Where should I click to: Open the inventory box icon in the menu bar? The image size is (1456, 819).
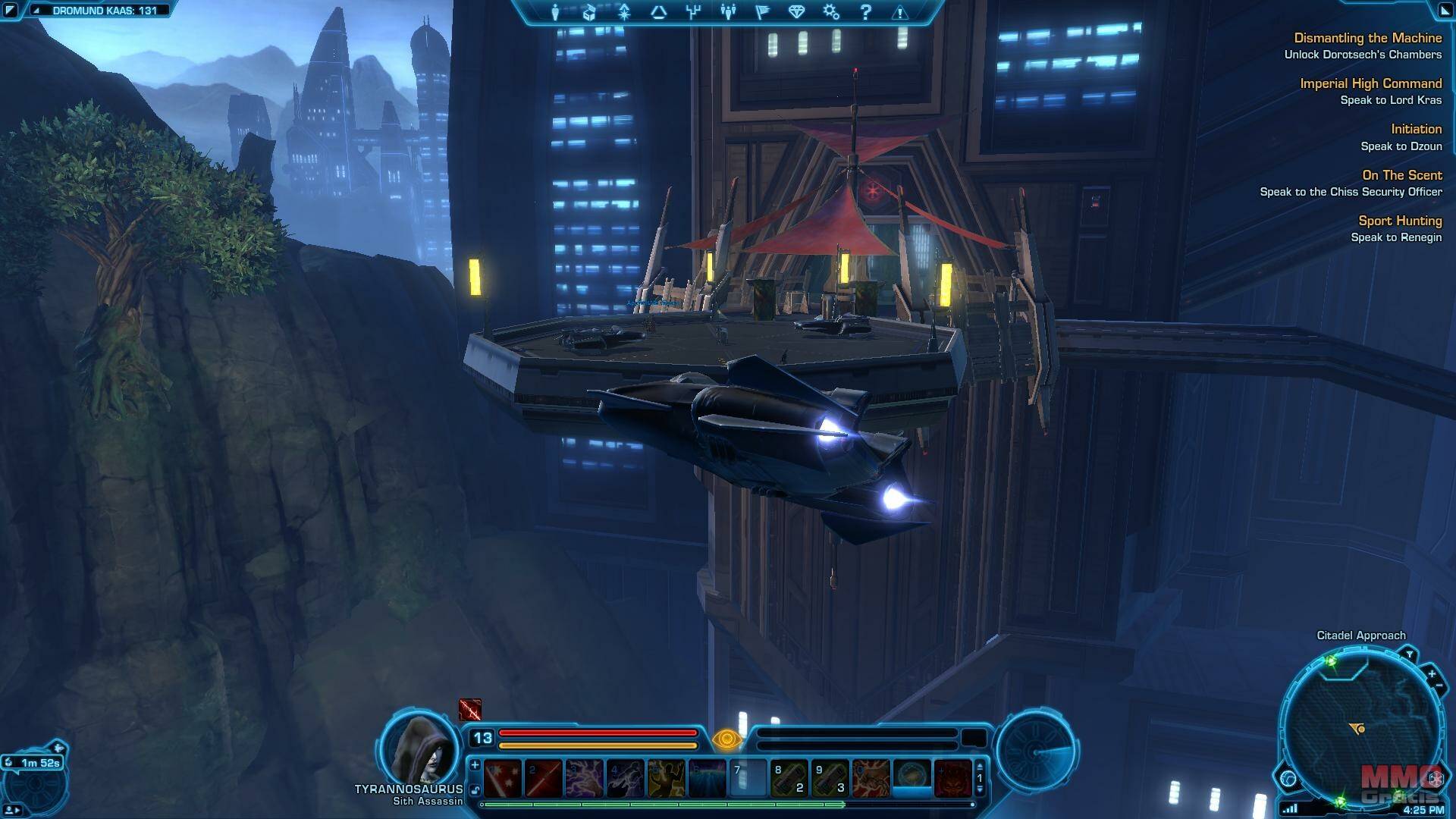589,12
